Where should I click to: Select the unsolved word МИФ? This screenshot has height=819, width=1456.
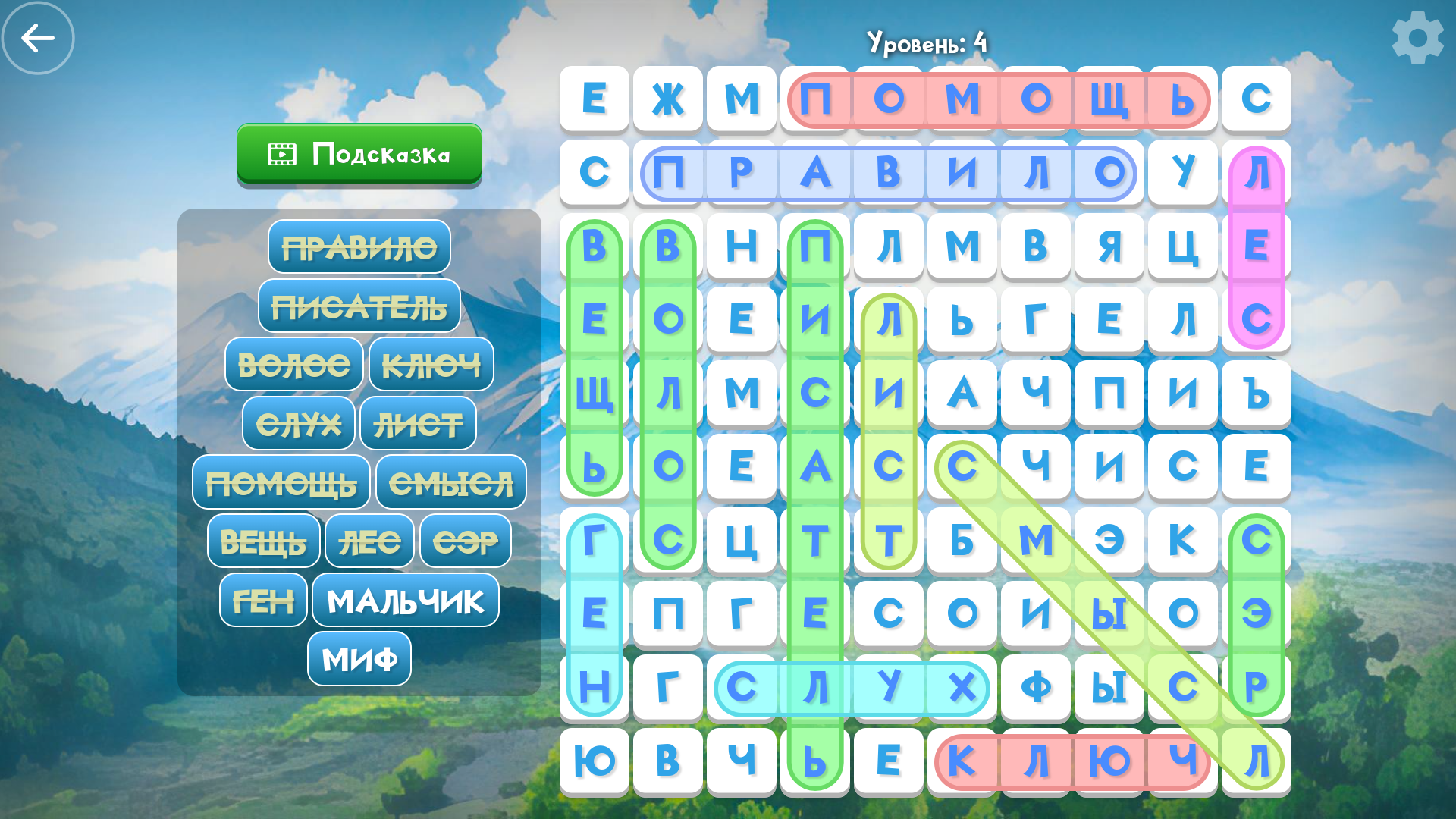tap(359, 658)
